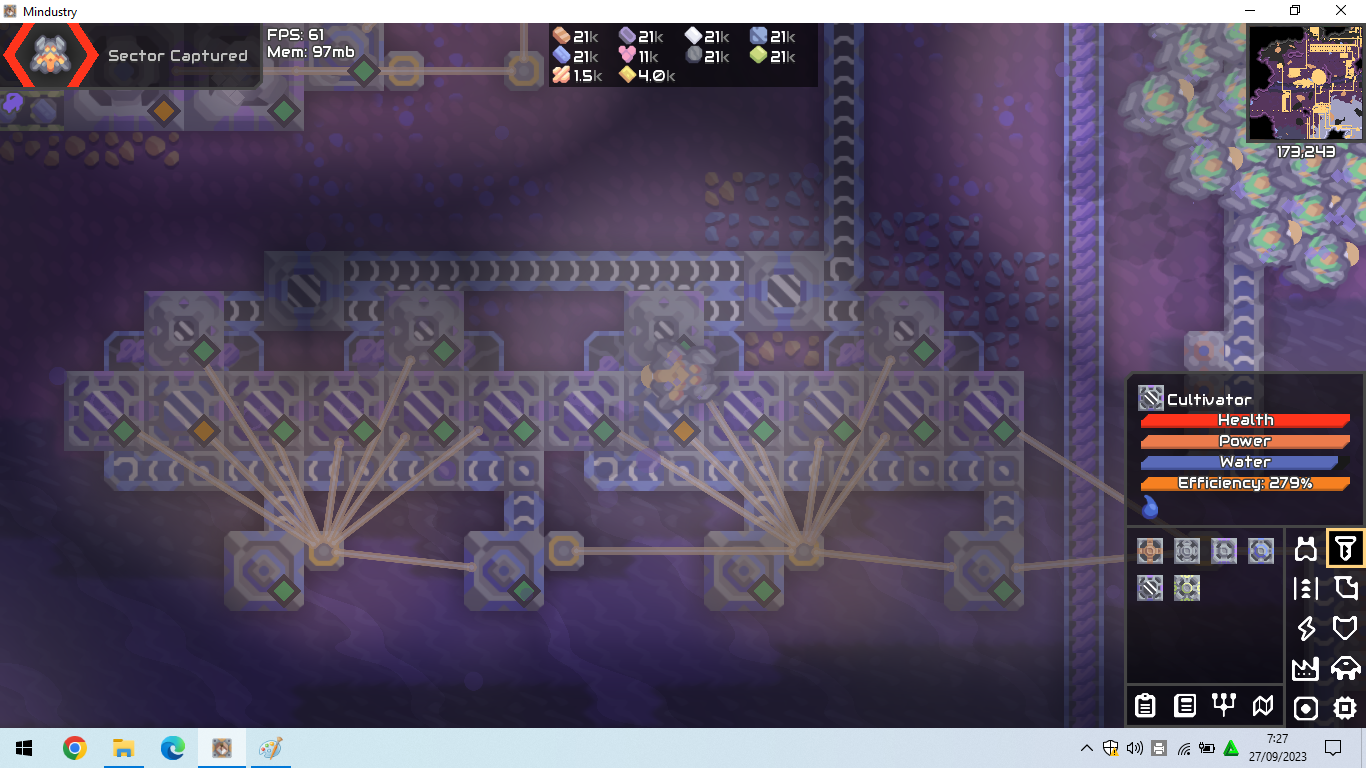
Task: Open the schematics clipboard menu
Action: tap(1145, 706)
